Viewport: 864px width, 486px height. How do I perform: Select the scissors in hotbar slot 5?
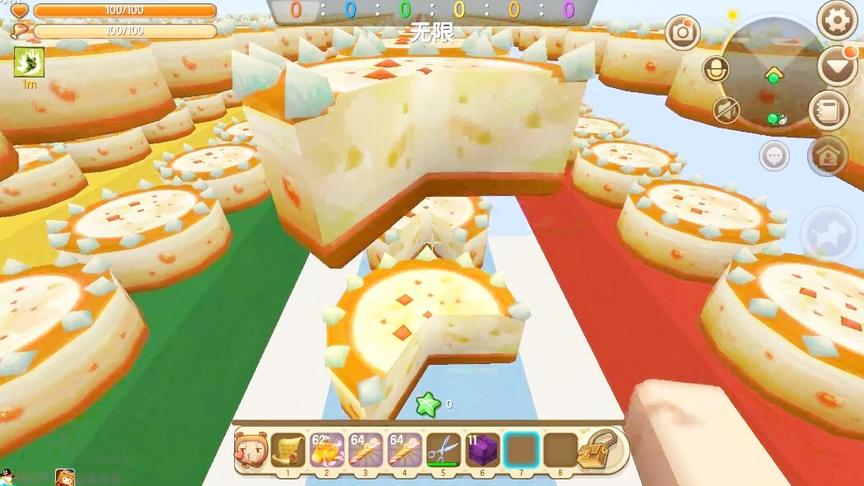tap(443, 449)
